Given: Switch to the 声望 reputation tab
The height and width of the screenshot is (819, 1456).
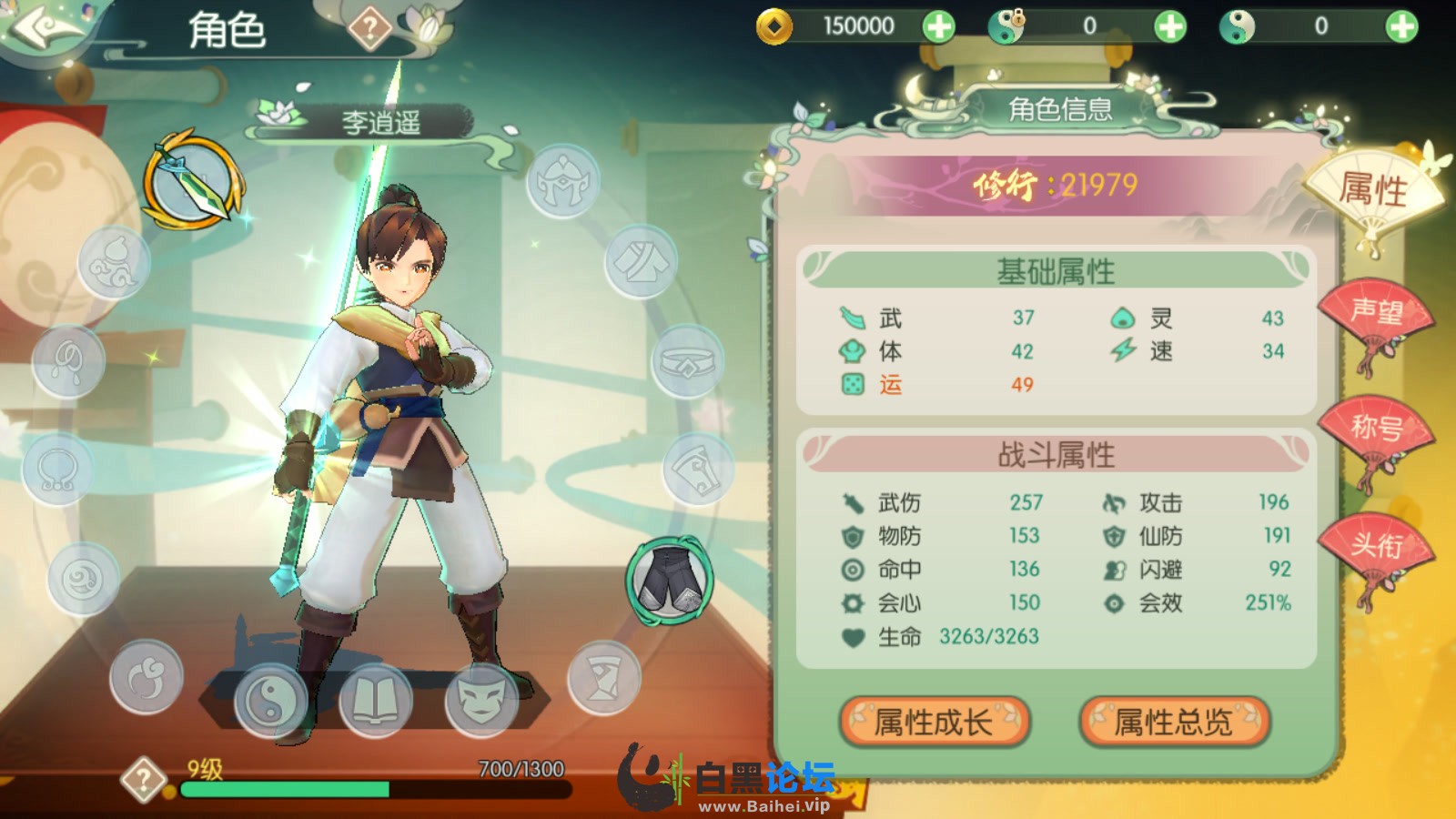Looking at the screenshot, I should (x=1375, y=314).
